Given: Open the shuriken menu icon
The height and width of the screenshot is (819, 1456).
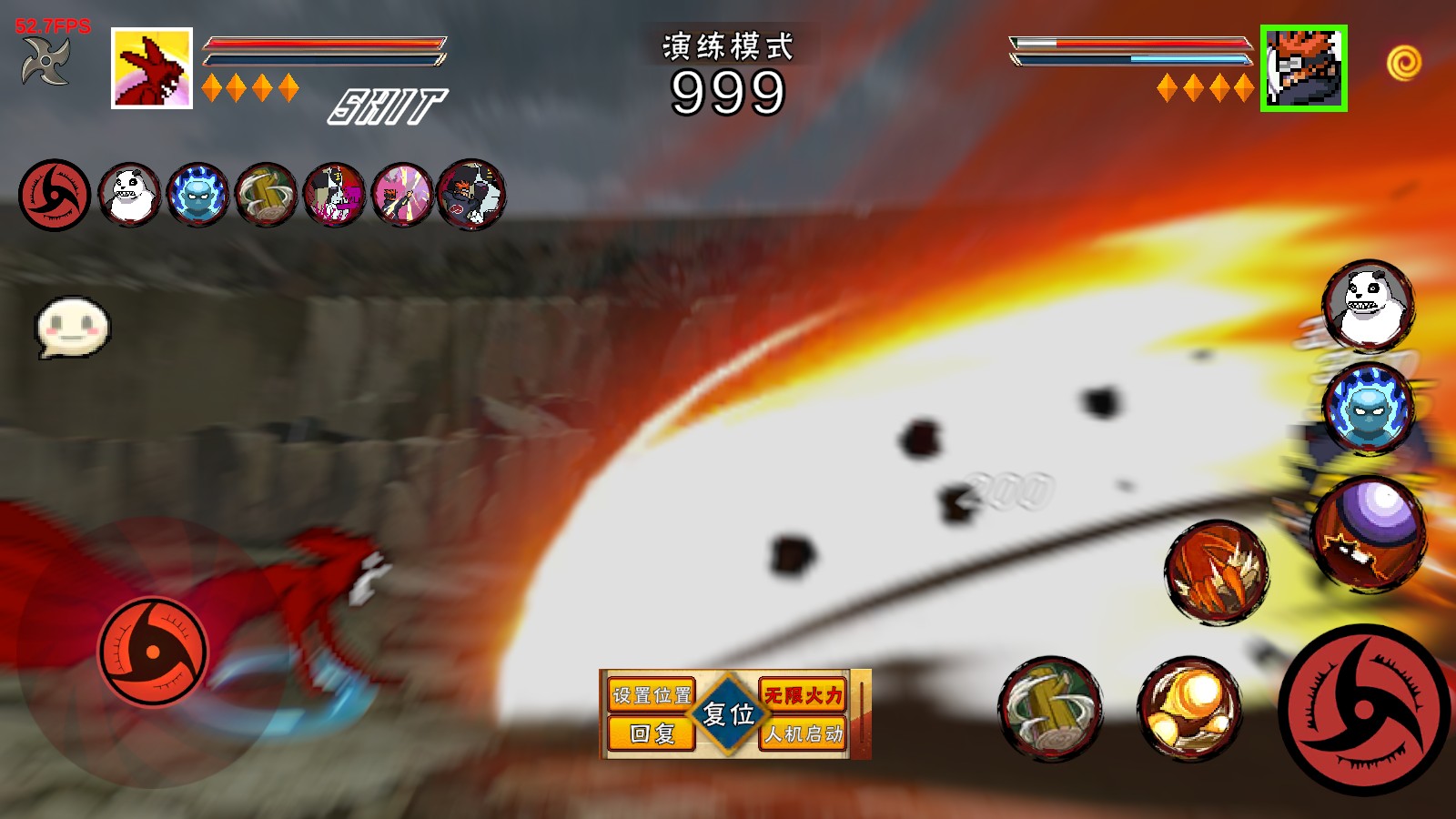Looking at the screenshot, I should click(45, 62).
